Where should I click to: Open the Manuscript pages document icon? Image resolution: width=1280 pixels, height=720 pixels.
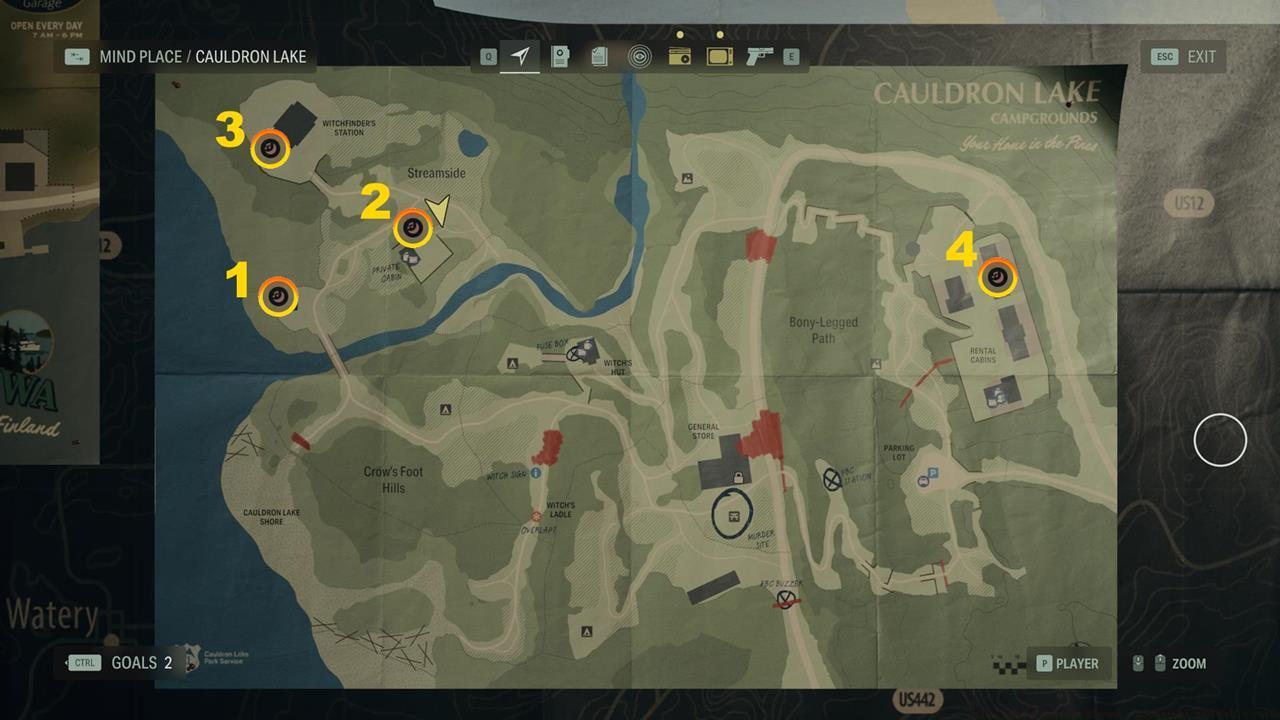pos(598,56)
